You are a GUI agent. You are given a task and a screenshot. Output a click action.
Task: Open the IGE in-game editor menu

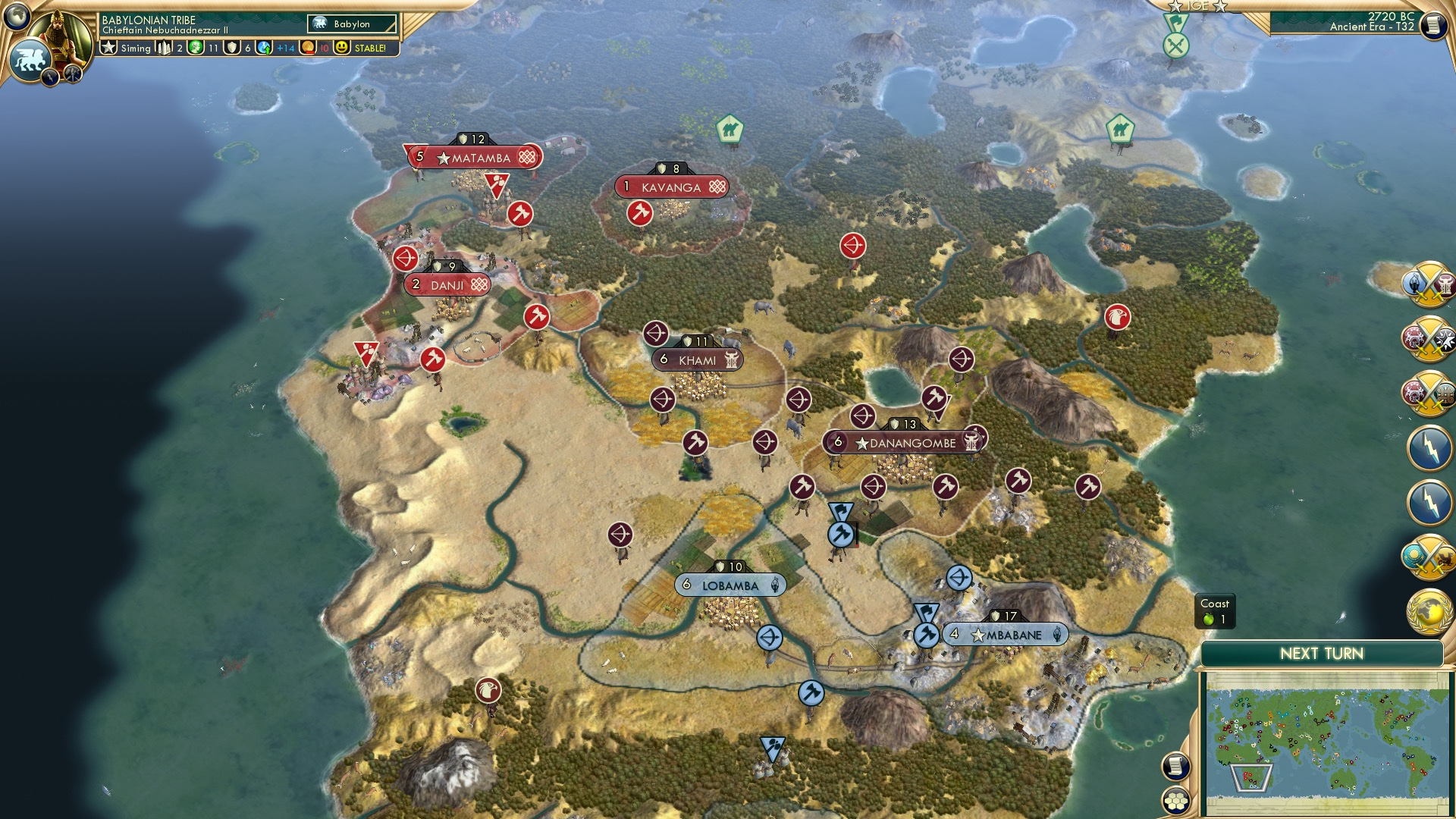1198,6
